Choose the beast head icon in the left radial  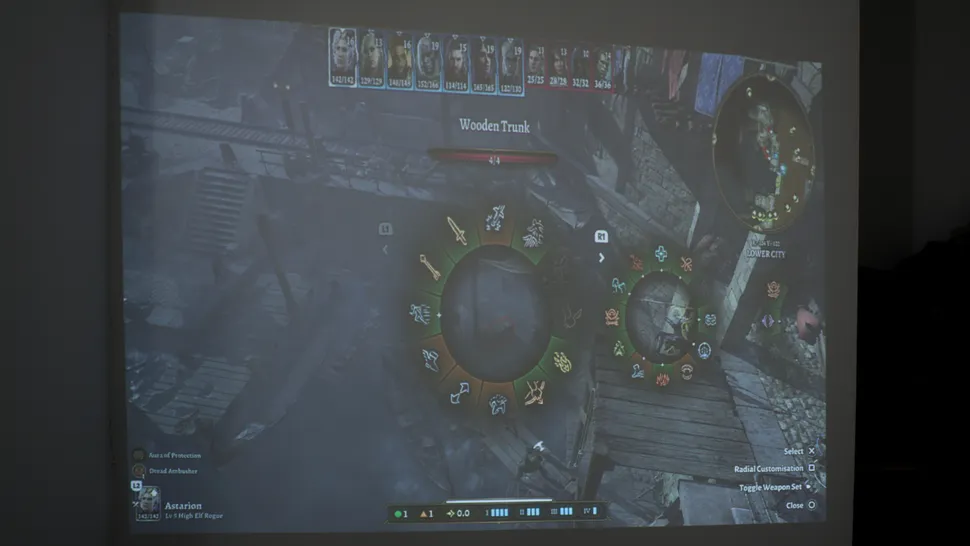pyautogui.click(x=533, y=232)
